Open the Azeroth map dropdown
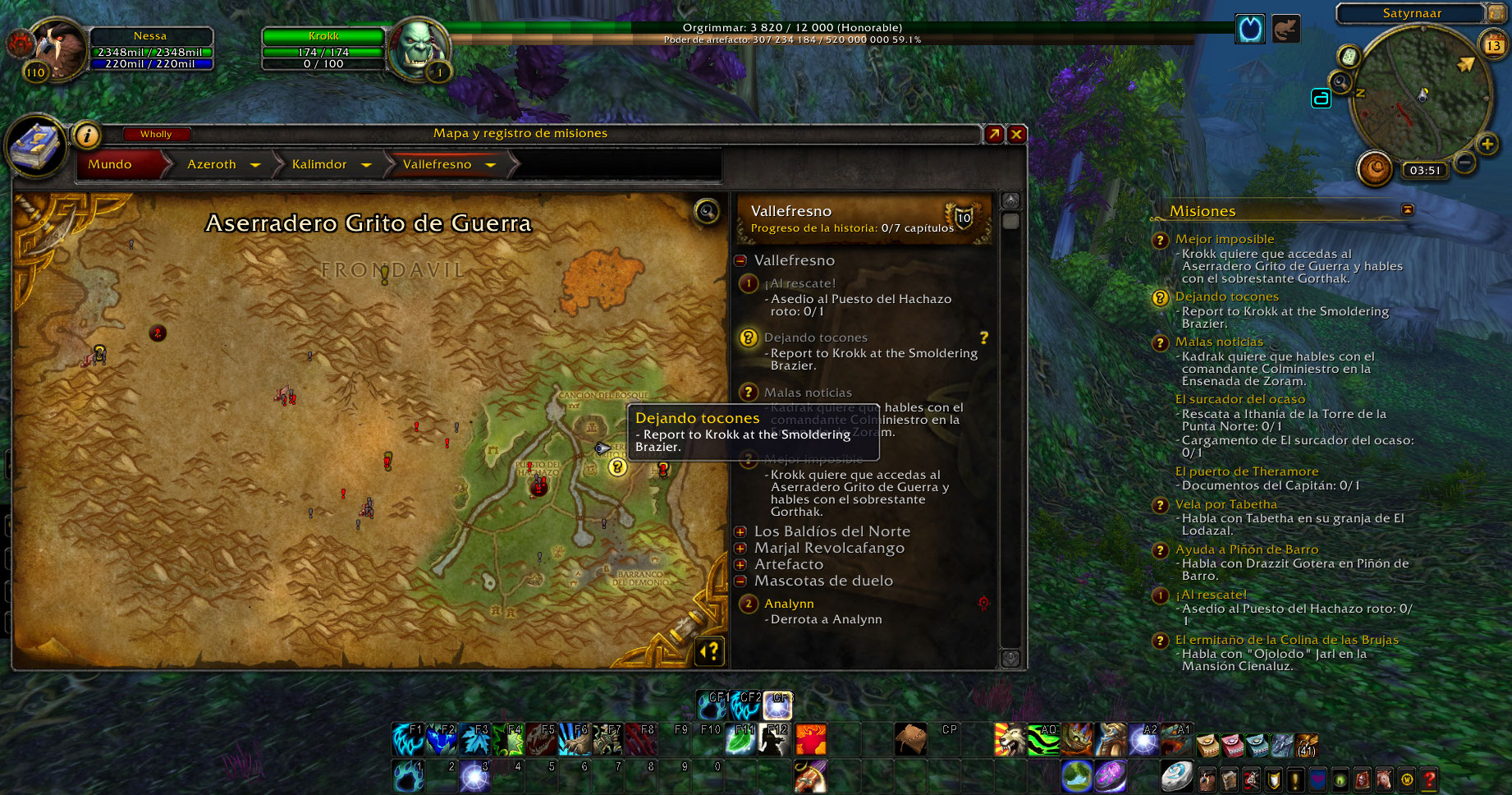This screenshot has height=795, width=1512. tap(255, 165)
